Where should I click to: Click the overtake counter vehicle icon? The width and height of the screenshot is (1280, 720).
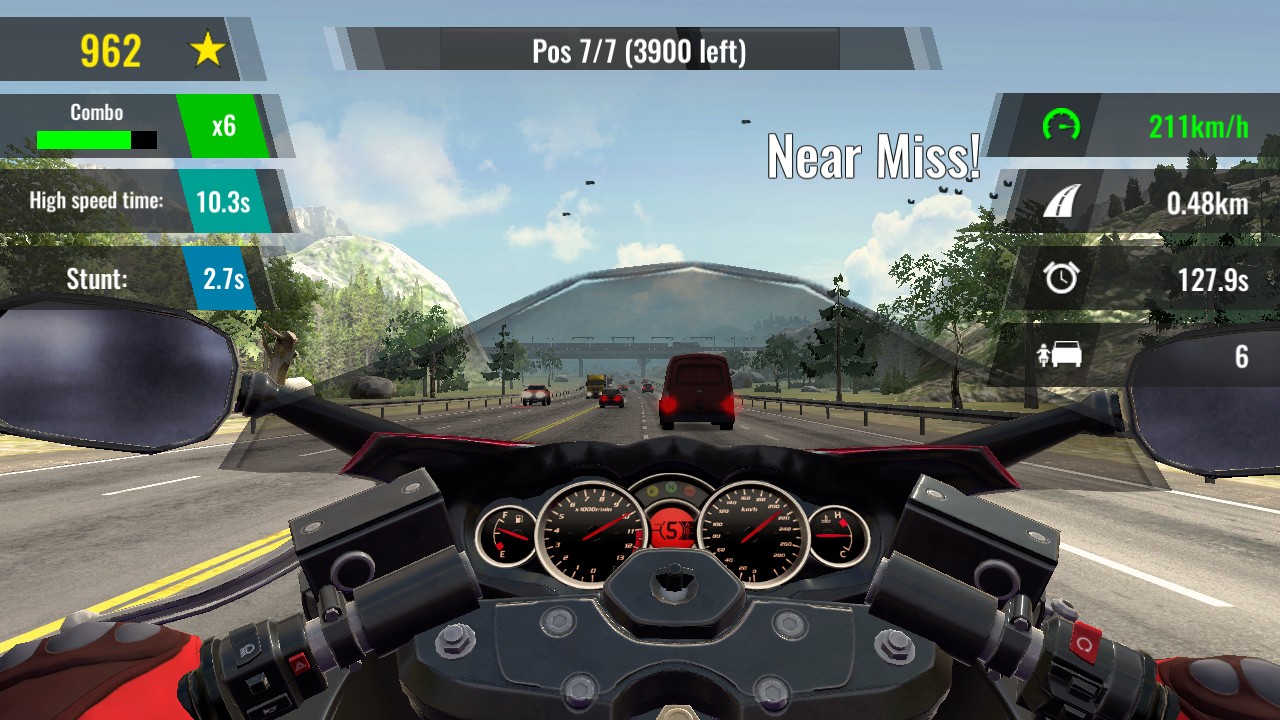(1062, 354)
